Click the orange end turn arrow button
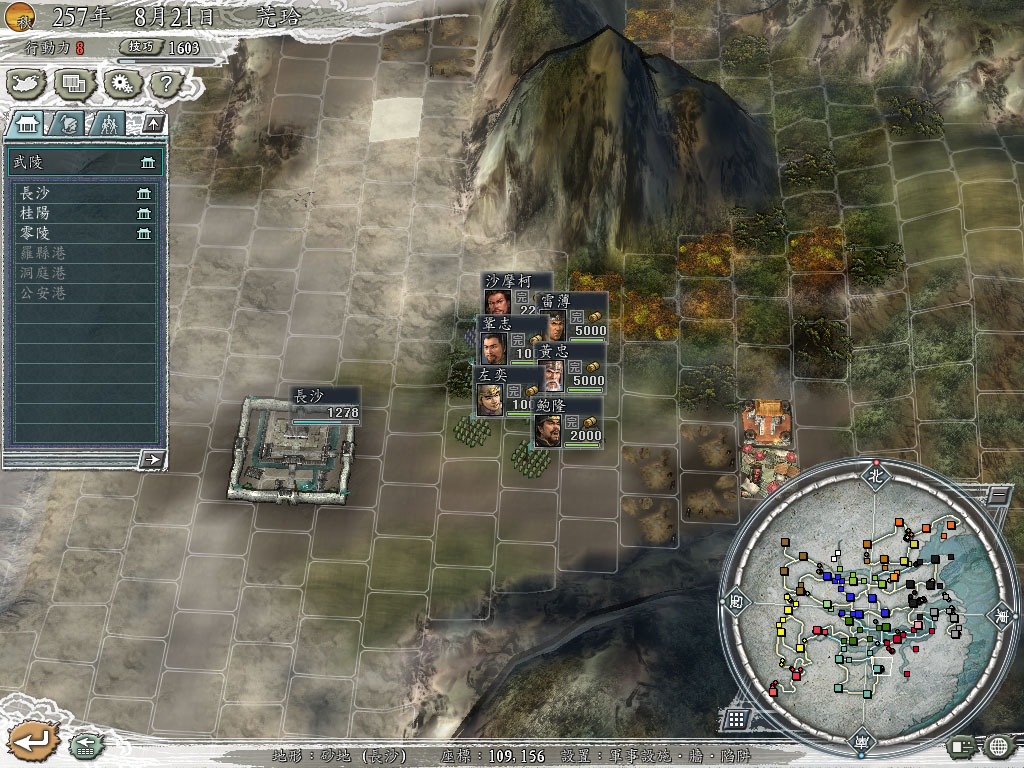The image size is (1024, 768). point(30,741)
